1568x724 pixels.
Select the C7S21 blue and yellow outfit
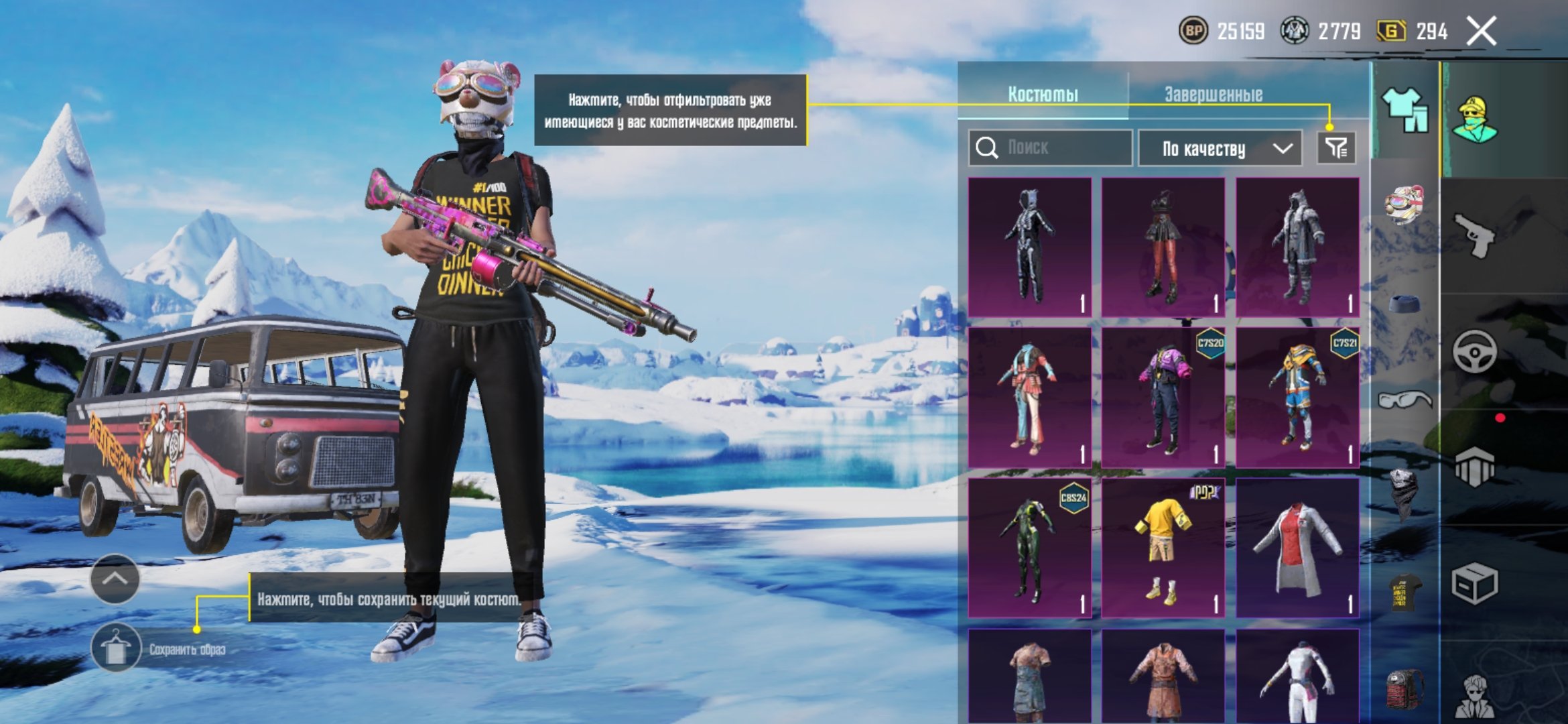[1297, 398]
